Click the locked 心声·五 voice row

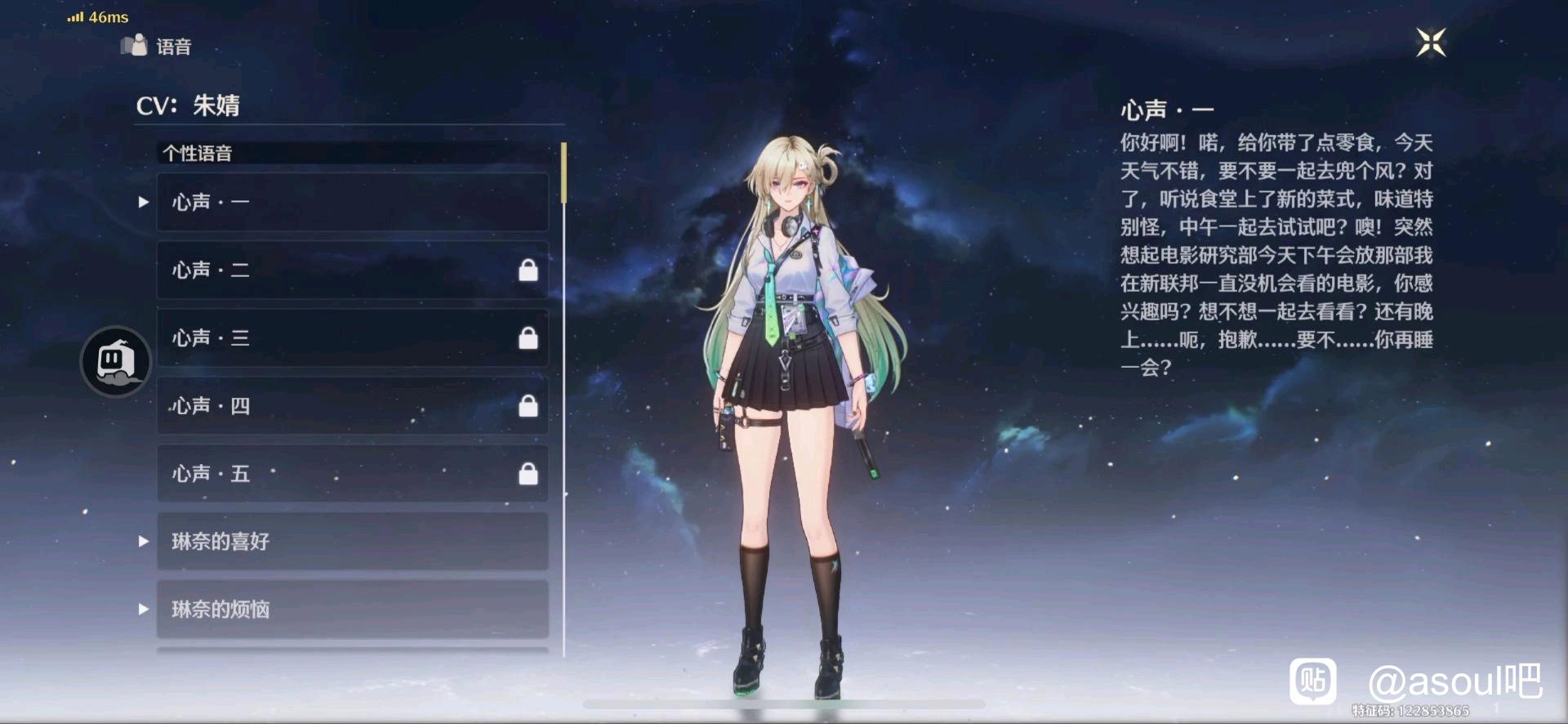[352, 473]
